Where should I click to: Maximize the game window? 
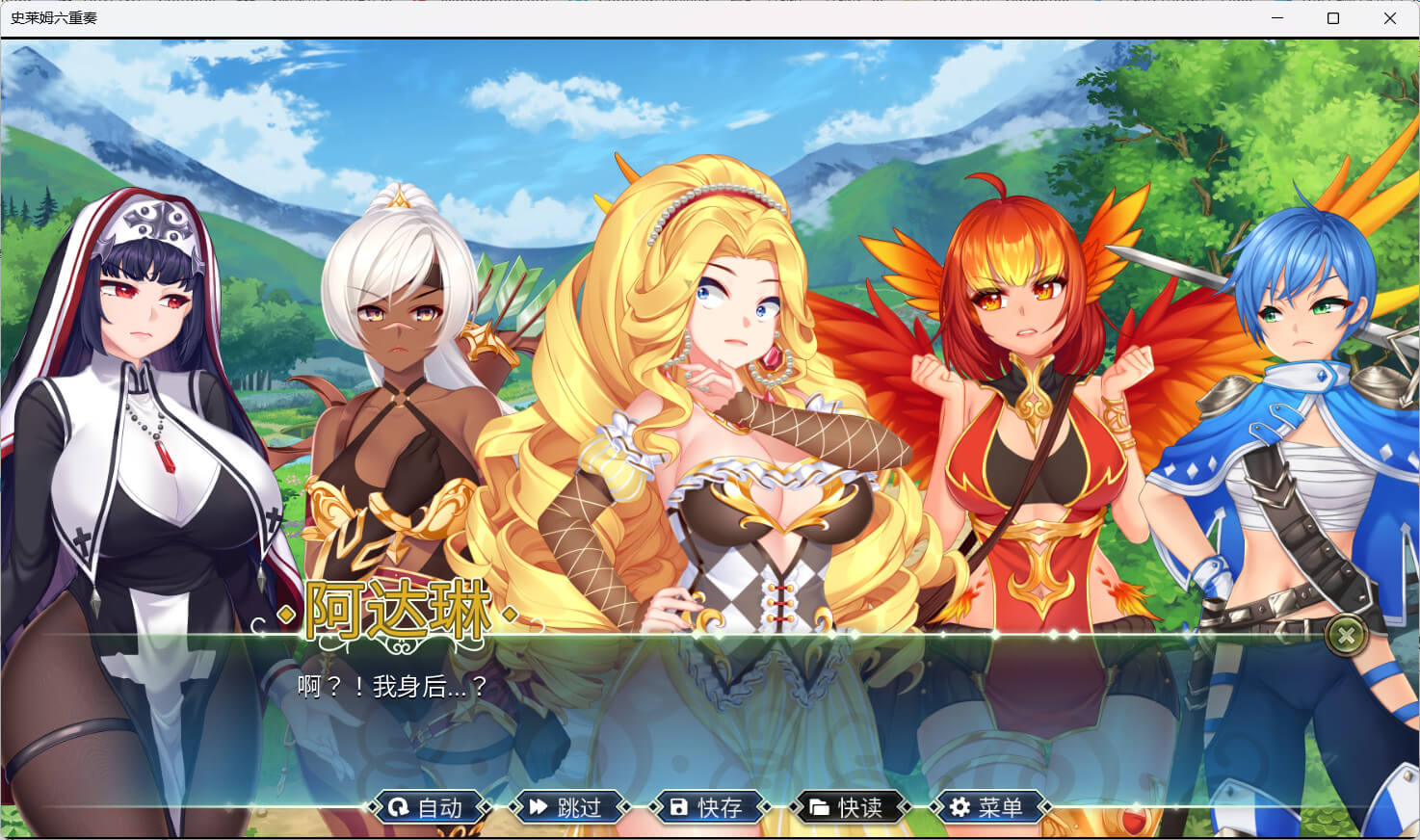click(1333, 18)
